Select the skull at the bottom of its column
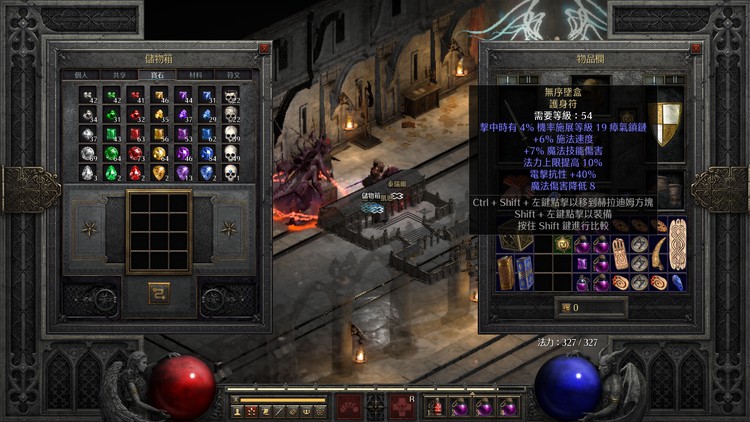Screen dimensions: 750x422 point(230,173)
